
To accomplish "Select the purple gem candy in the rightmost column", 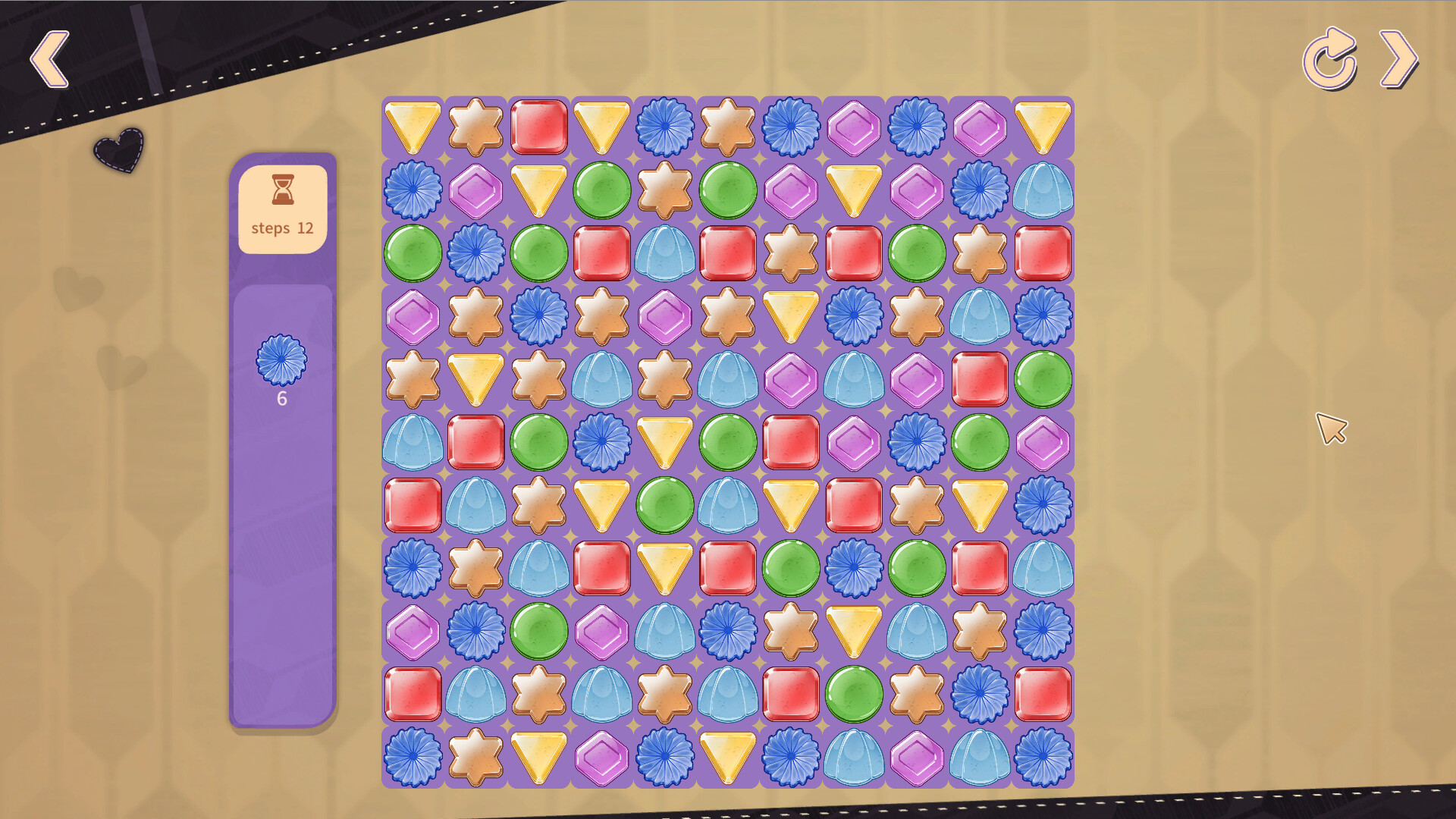I will coord(1043,442).
